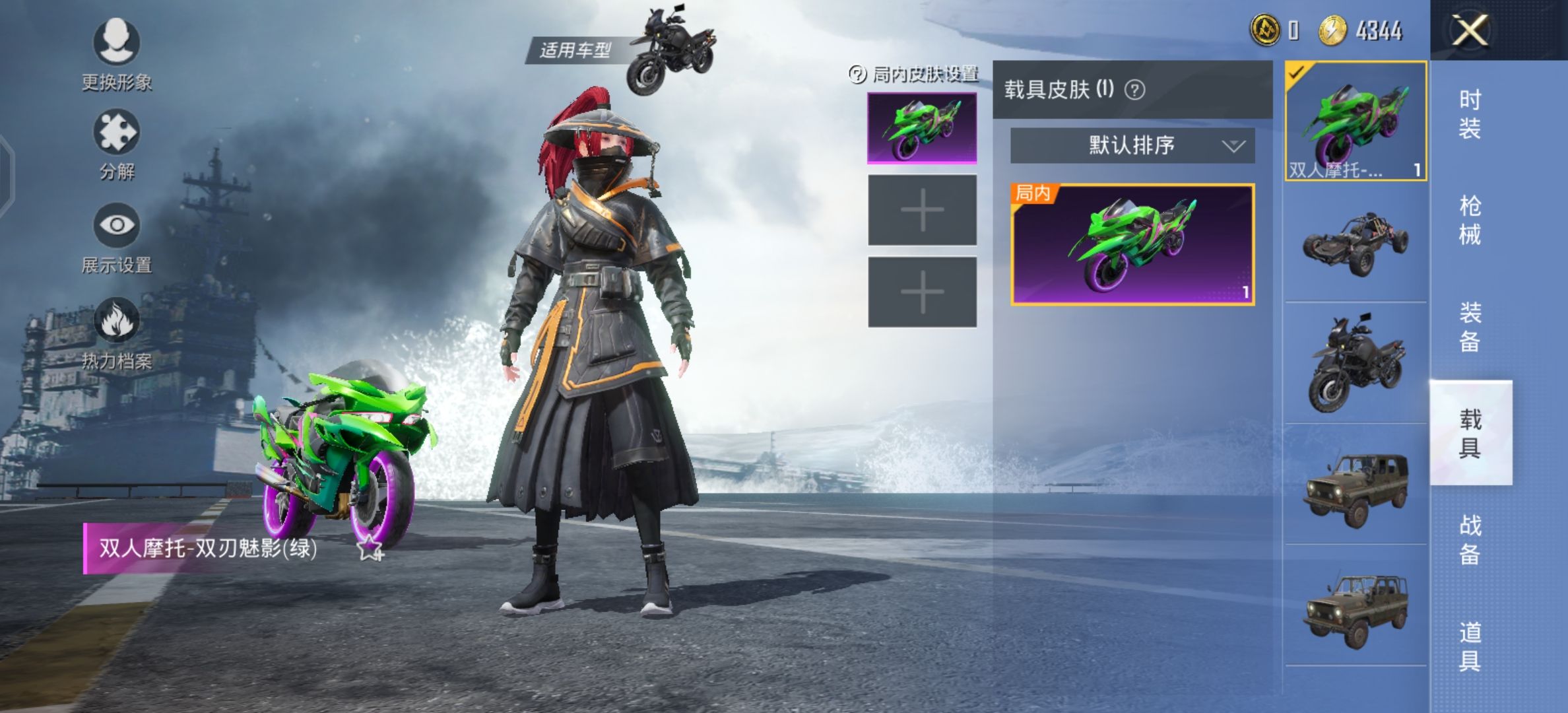Switch to the 道具 items tab

[1470, 646]
